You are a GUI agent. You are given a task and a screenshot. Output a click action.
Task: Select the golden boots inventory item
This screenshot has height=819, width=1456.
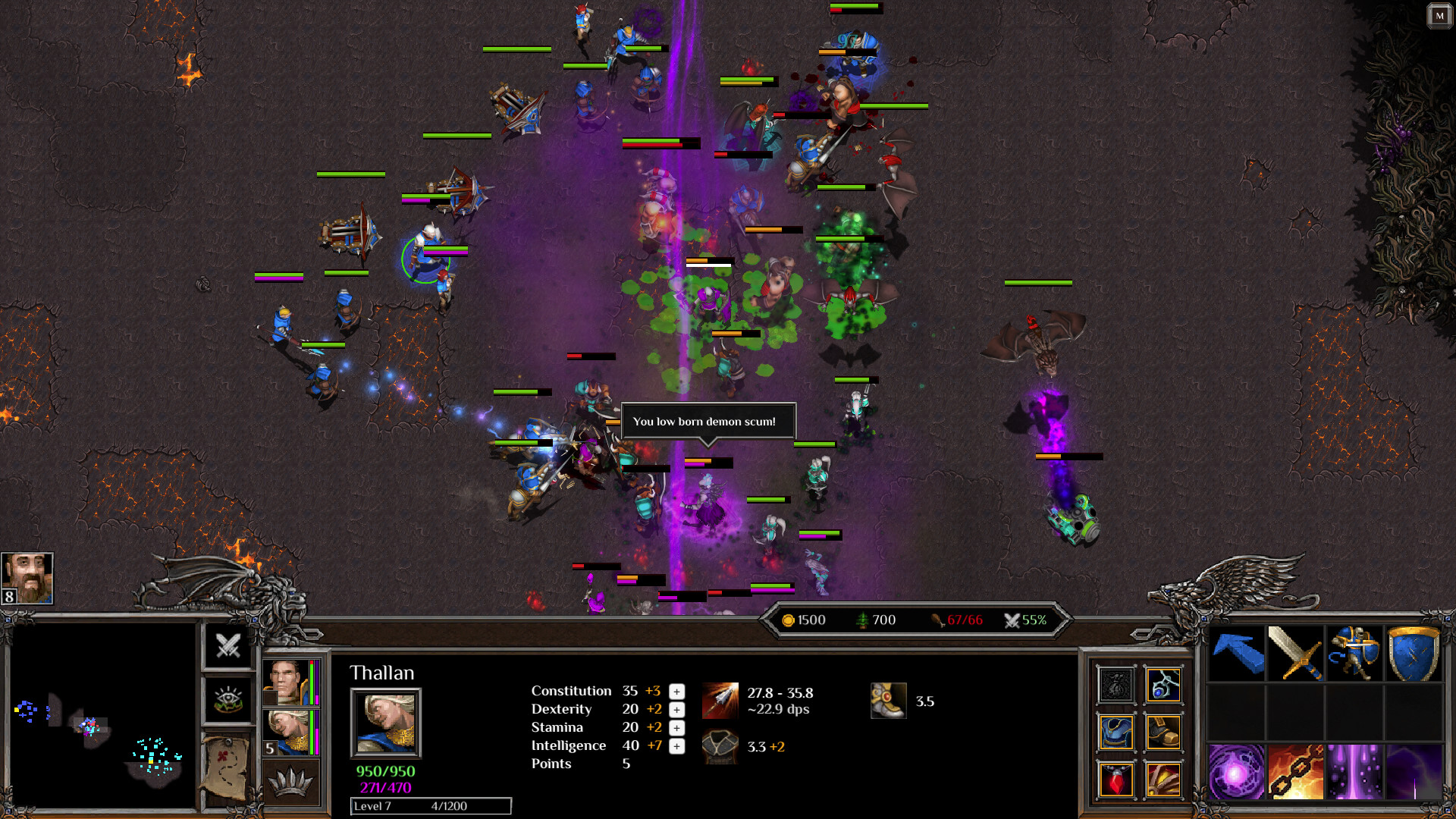click(x=1165, y=733)
